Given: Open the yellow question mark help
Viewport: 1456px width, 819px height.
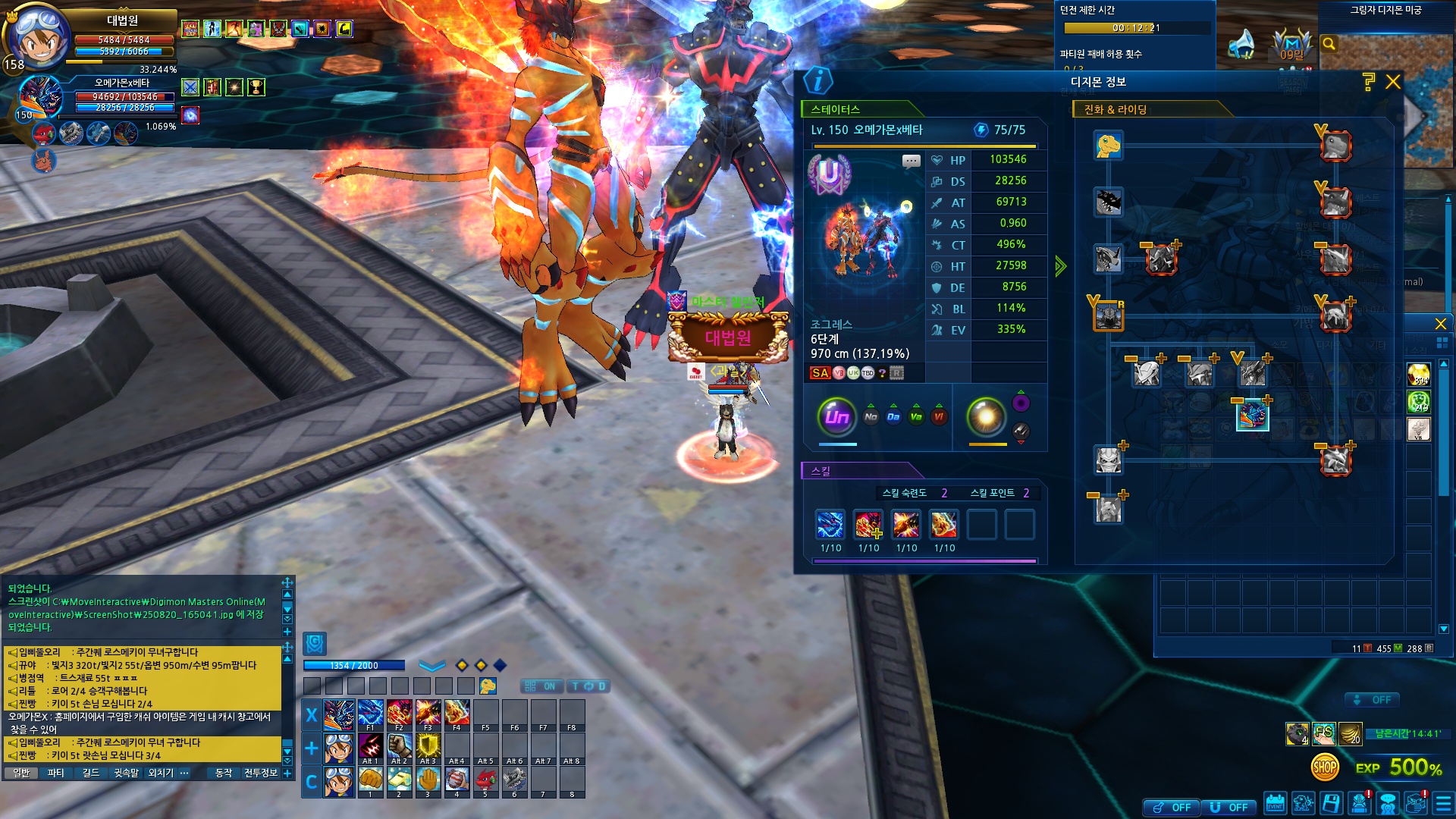Looking at the screenshot, I should 1369,82.
